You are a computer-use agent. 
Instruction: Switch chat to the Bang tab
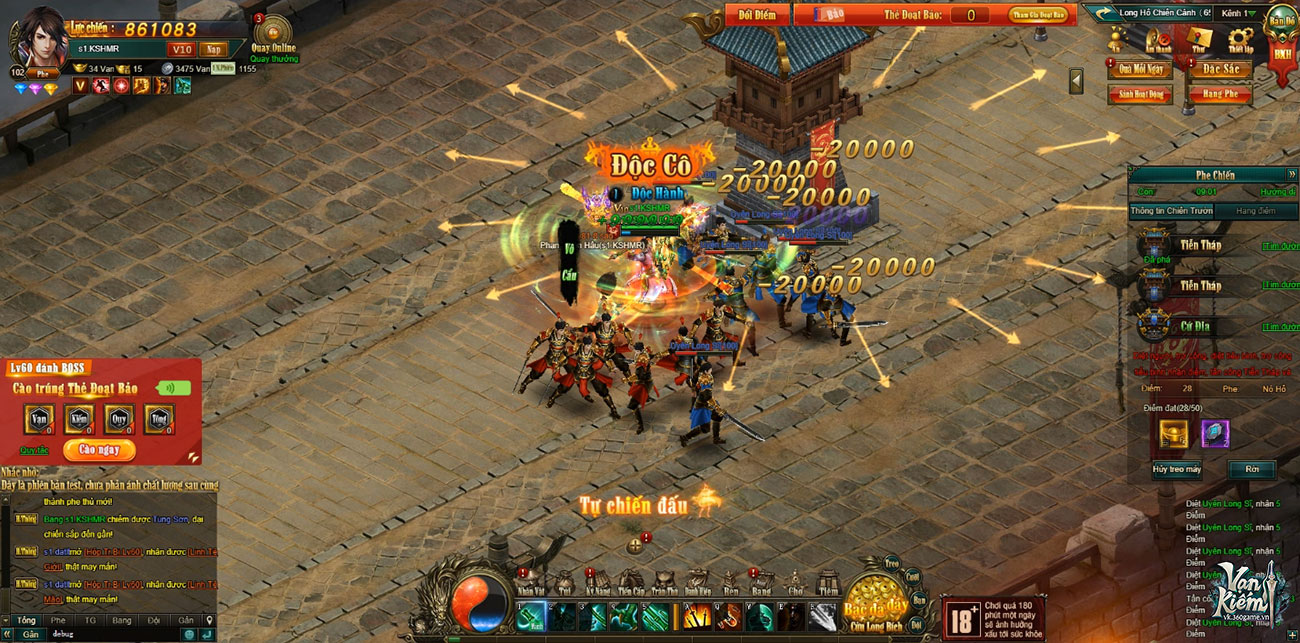(x=122, y=620)
